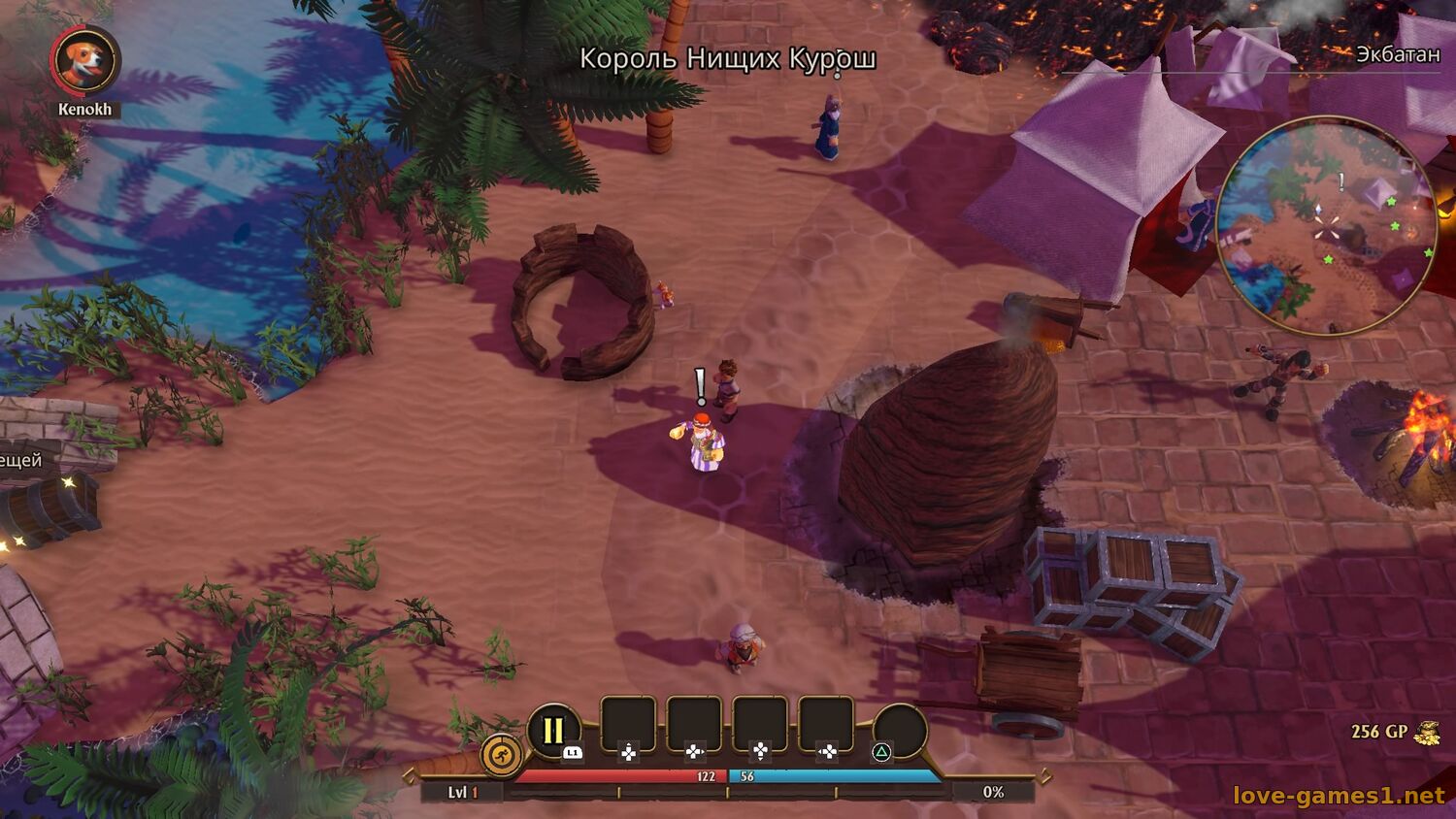This screenshot has width=1456, height=819.
Task: Select the empty circular ability slot
Action: [x=900, y=730]
